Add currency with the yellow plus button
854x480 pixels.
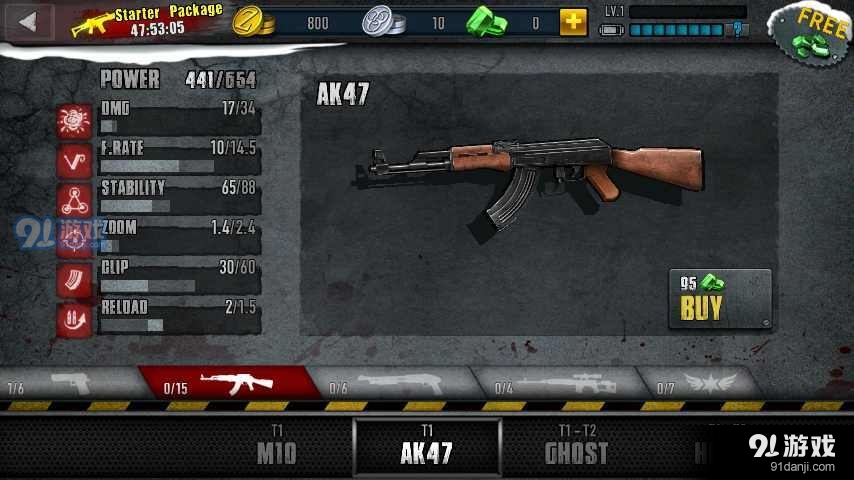pos(573,22)
